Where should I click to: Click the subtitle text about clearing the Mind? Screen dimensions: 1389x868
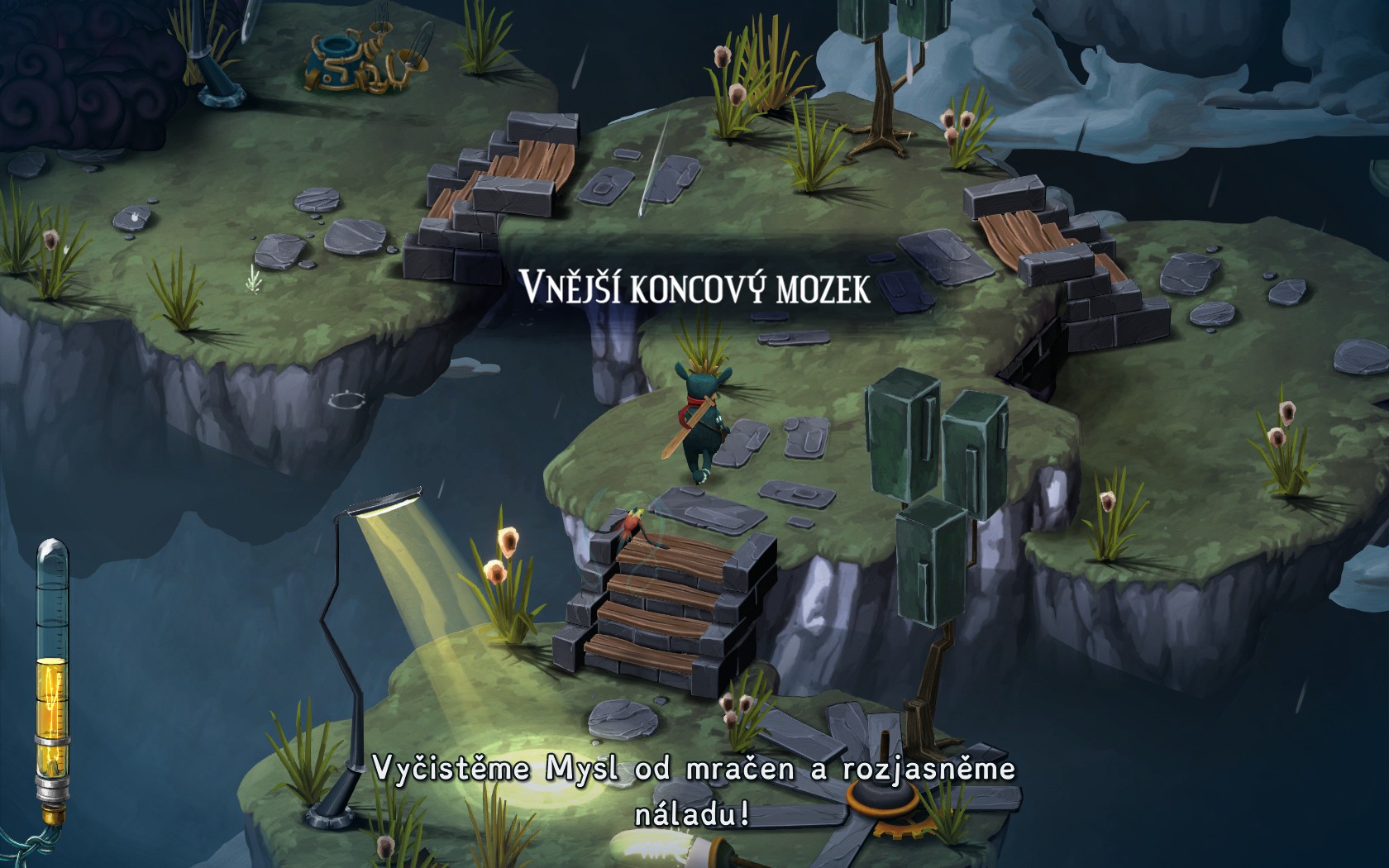tap(694, 789)
